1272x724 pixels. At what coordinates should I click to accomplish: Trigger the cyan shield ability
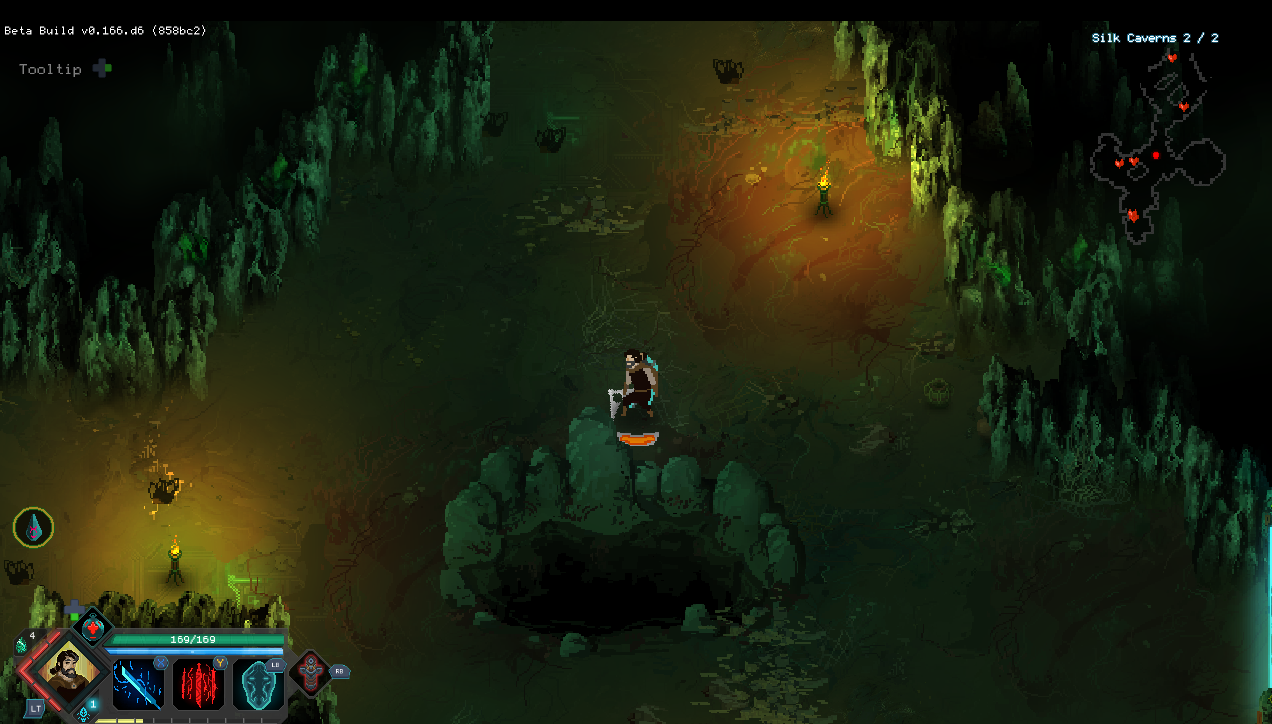click(259, 685)
